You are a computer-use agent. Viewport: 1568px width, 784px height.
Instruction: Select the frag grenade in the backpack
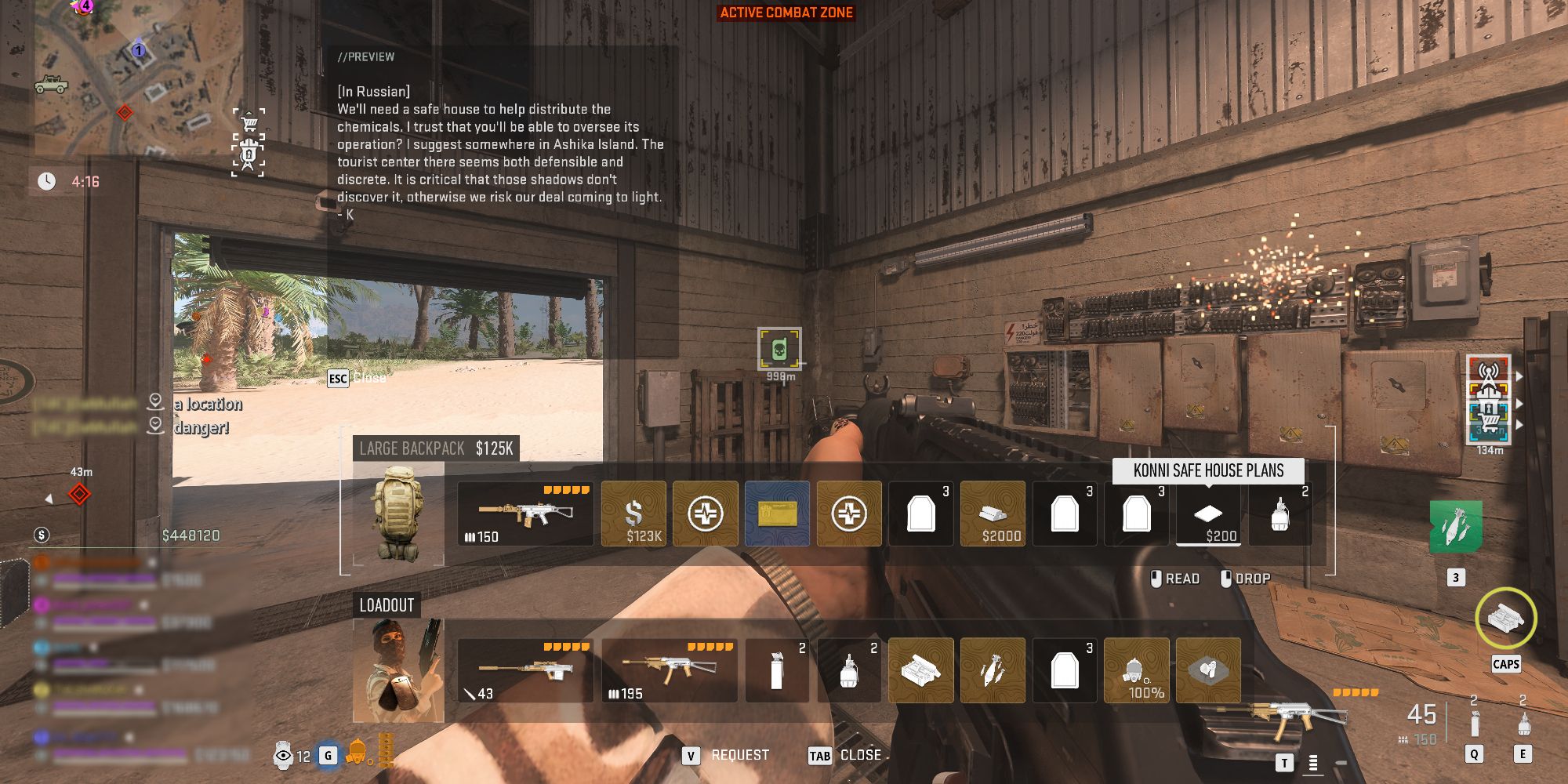tap(1279, 514)
